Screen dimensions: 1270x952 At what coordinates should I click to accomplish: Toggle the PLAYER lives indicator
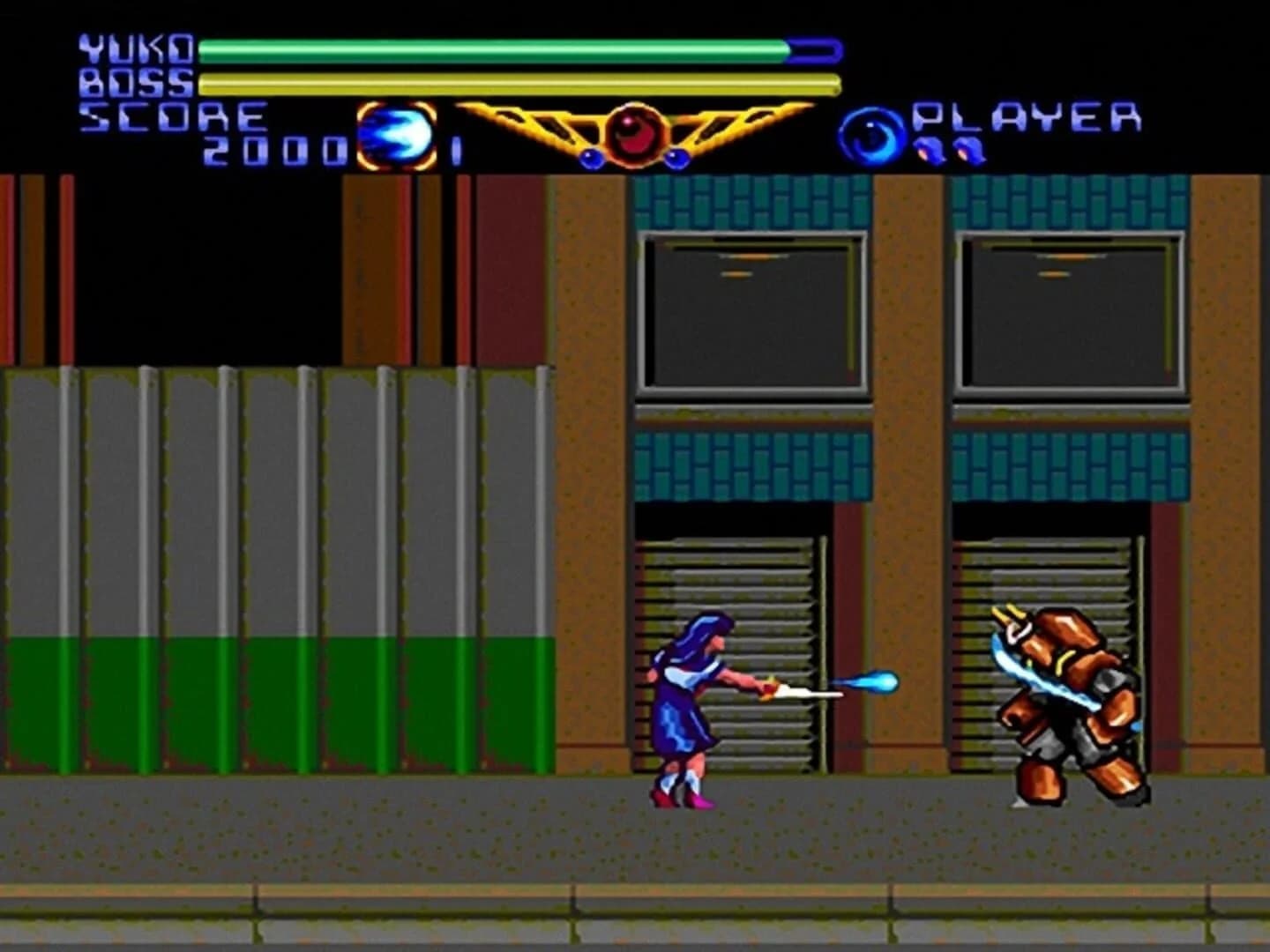(x=951, y=152)
